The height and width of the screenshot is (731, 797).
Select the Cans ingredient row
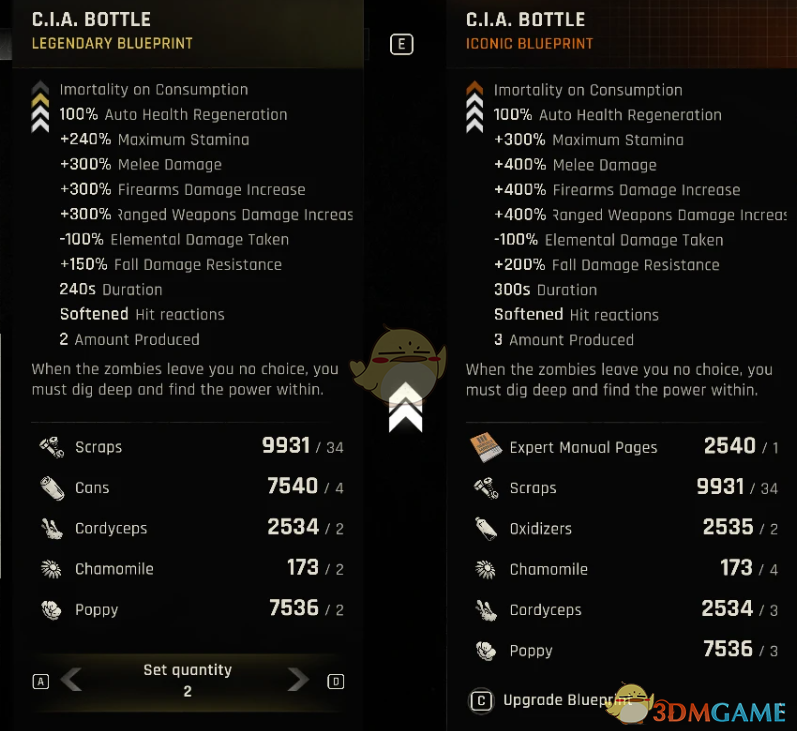190,488
